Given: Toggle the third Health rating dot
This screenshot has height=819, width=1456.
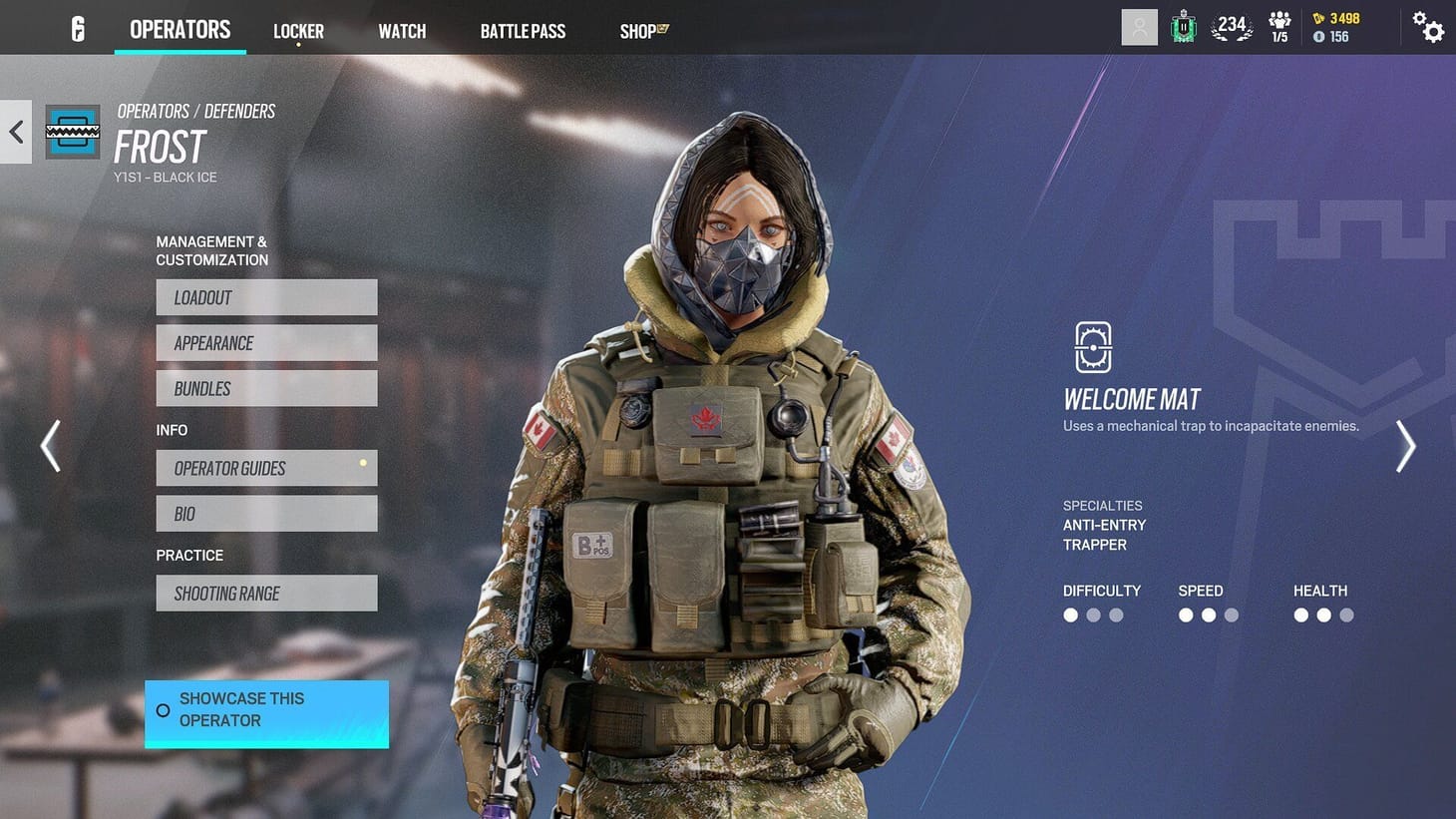Looking at the screenshot, I should 1346,615.
